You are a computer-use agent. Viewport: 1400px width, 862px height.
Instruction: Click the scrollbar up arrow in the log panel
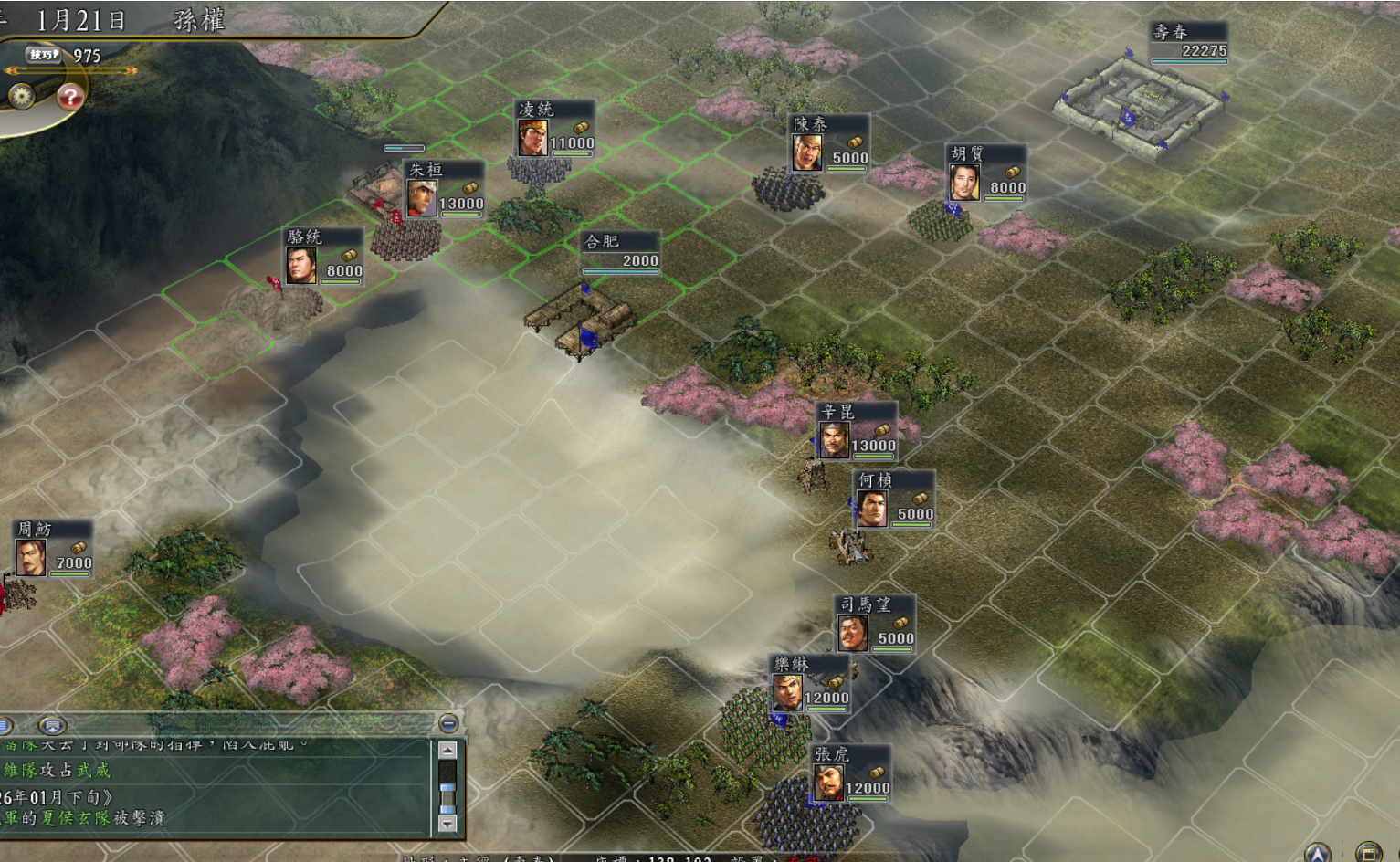coord(447,750)
